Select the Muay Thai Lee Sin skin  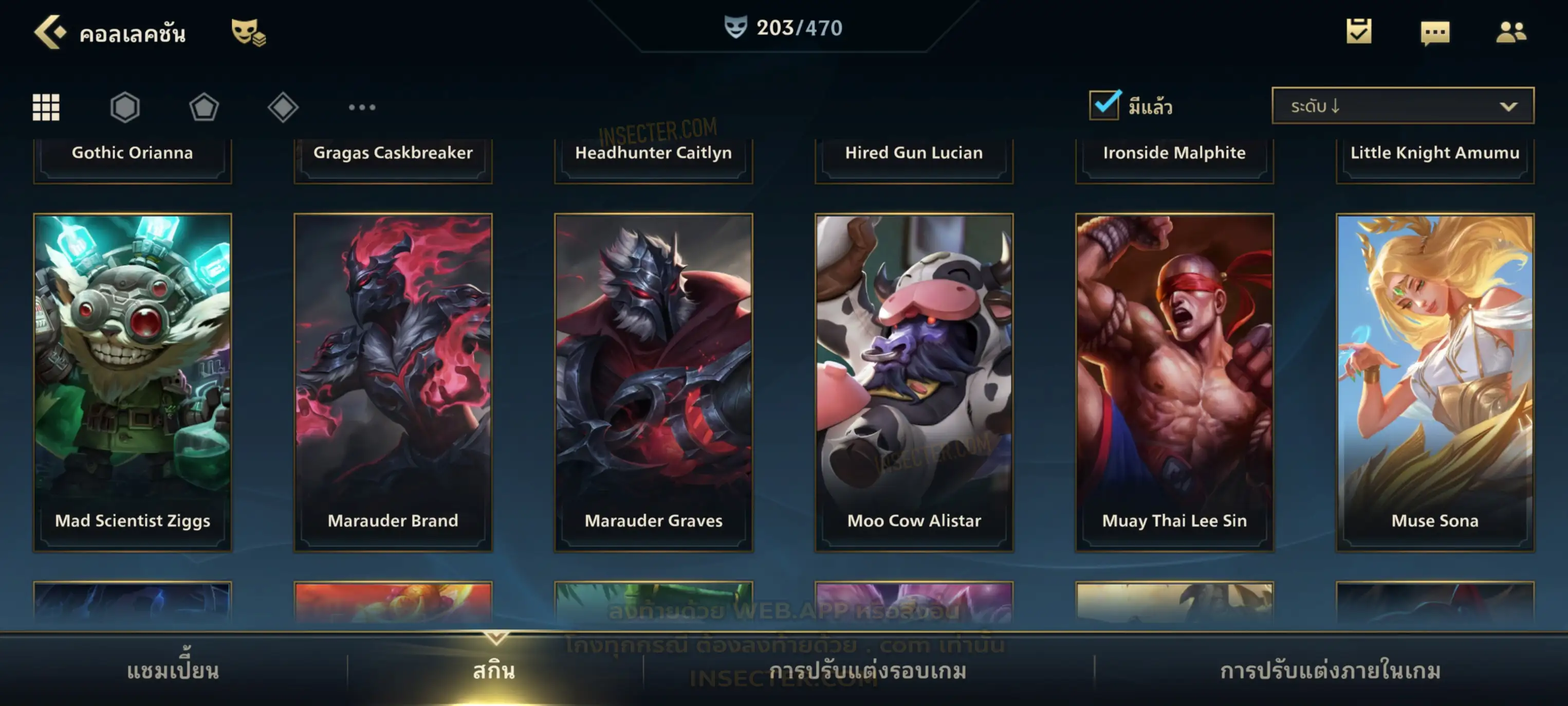click(x=1174, y=382)
